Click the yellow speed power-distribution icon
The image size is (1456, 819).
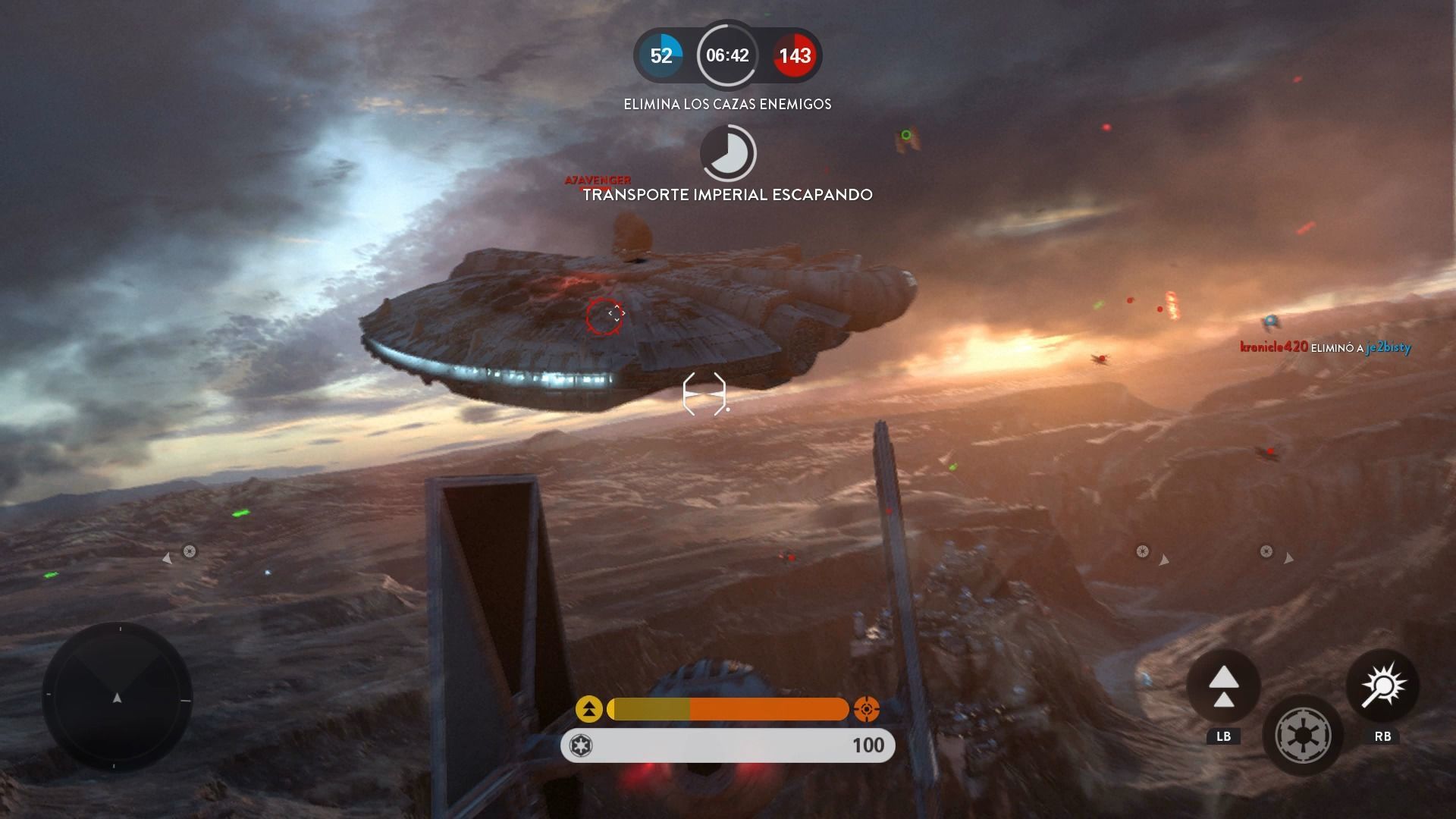click(x=589, y=709)
